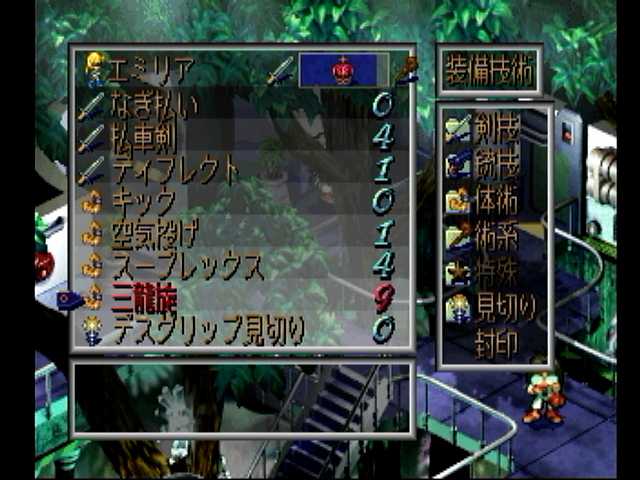The width and height of the screenshot is (640, 480).
Task: Select the ディフレクト skill
Action: pyautogui.click(x=174, y=170)
